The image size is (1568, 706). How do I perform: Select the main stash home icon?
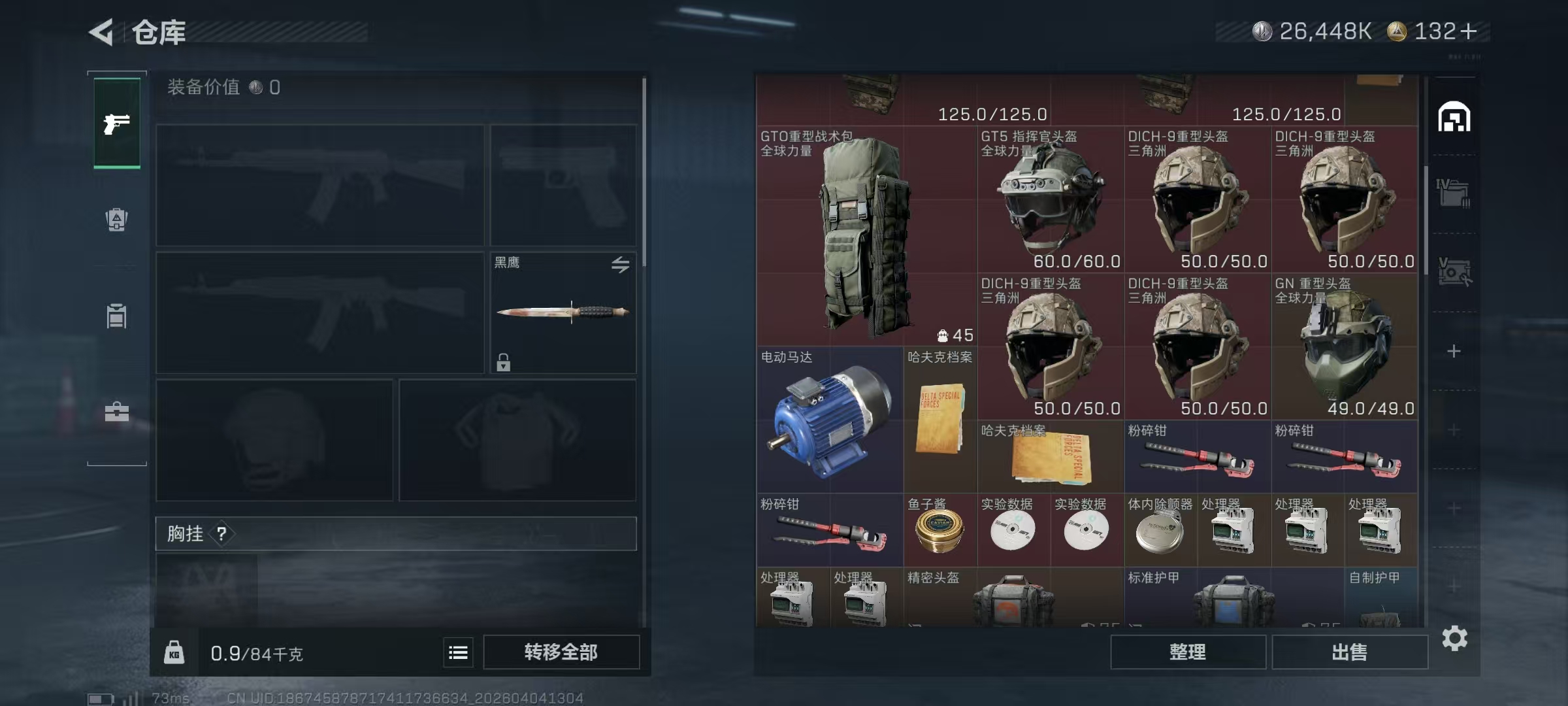pos(1454,118)
